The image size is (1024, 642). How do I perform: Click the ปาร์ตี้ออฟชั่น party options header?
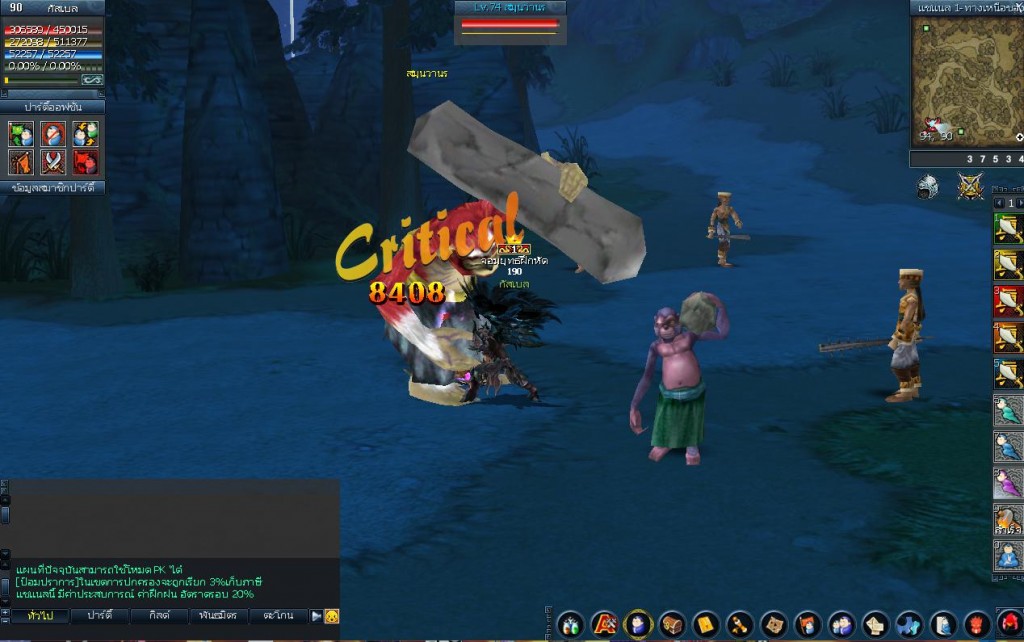(x=53, y=106)
